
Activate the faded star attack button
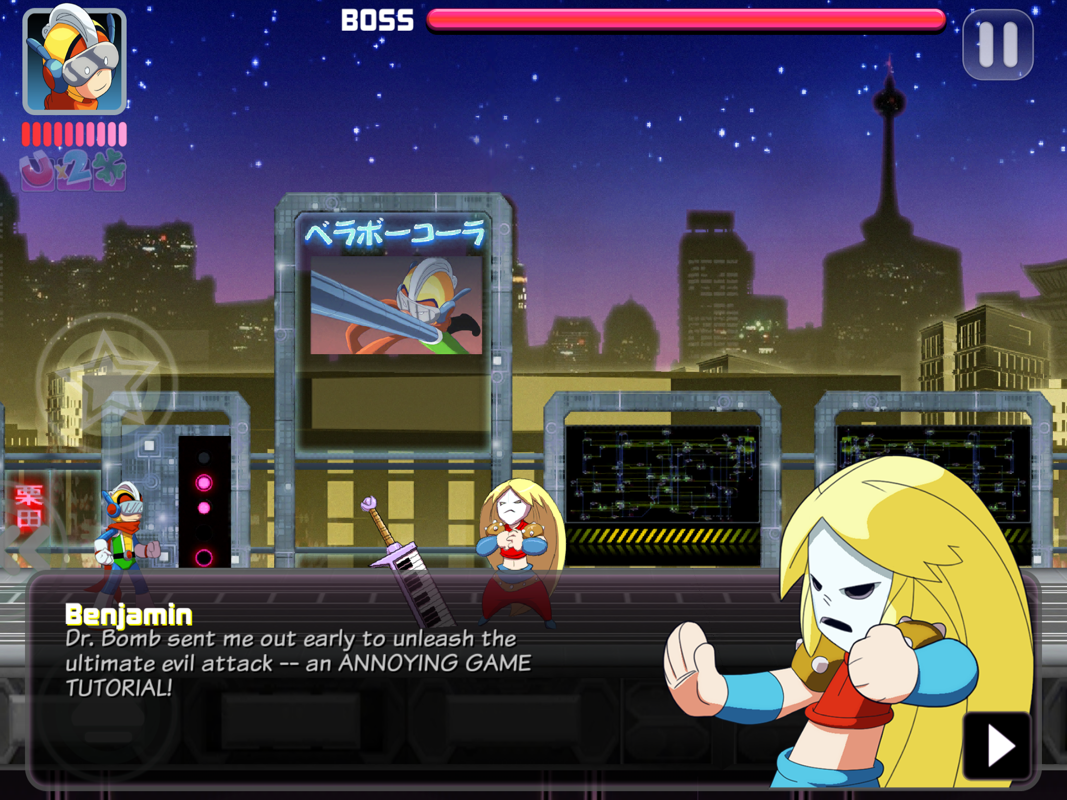pos(107,379)
